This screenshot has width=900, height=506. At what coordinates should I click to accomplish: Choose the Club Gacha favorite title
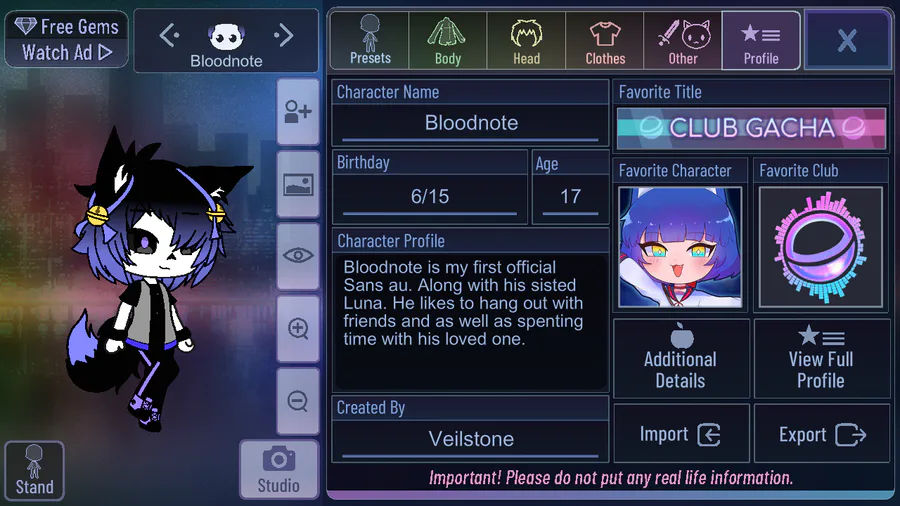(751, 128)
